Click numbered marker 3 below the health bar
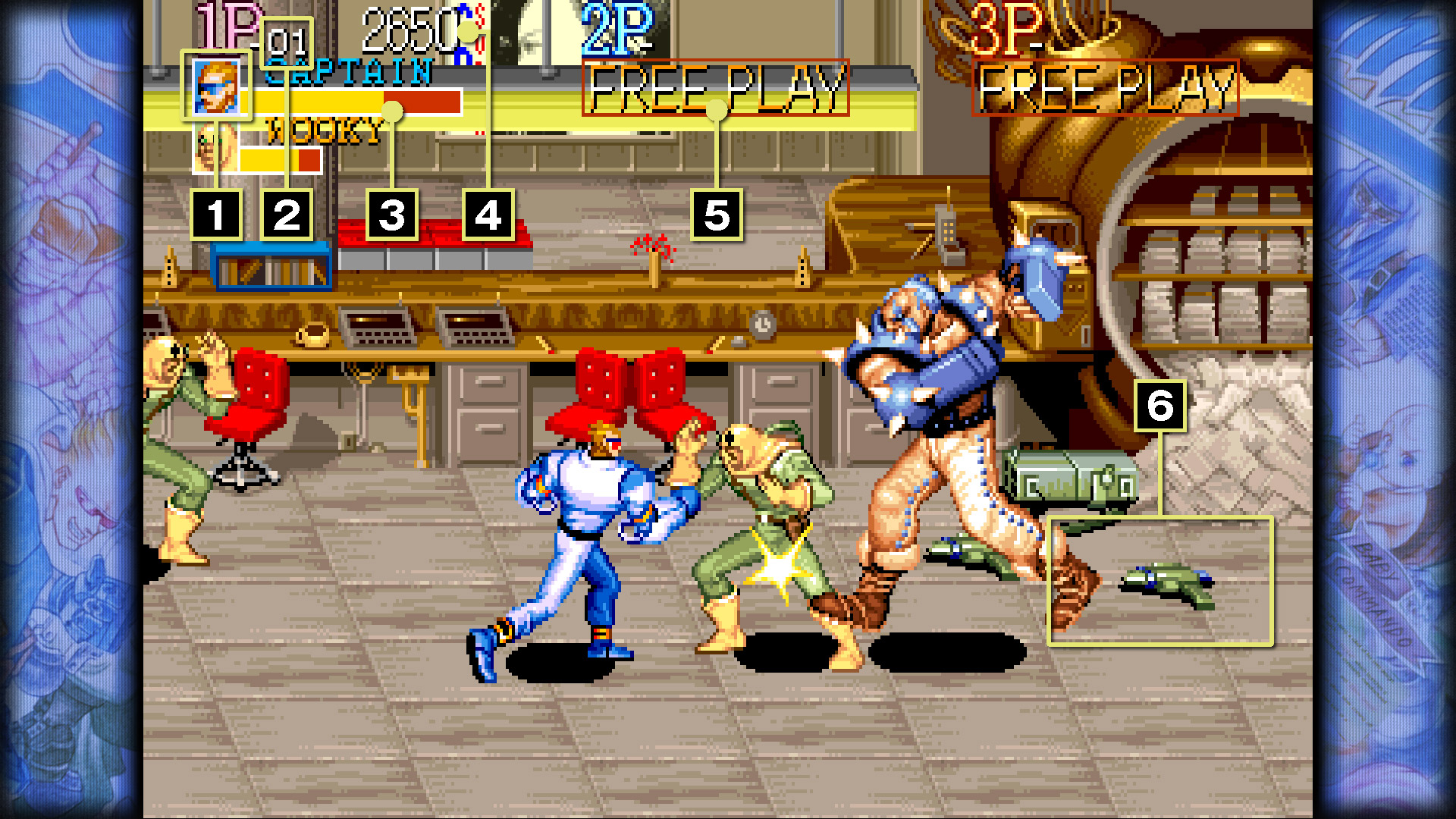The height and width of the screenshot is (819, 1456). point(392,216)
